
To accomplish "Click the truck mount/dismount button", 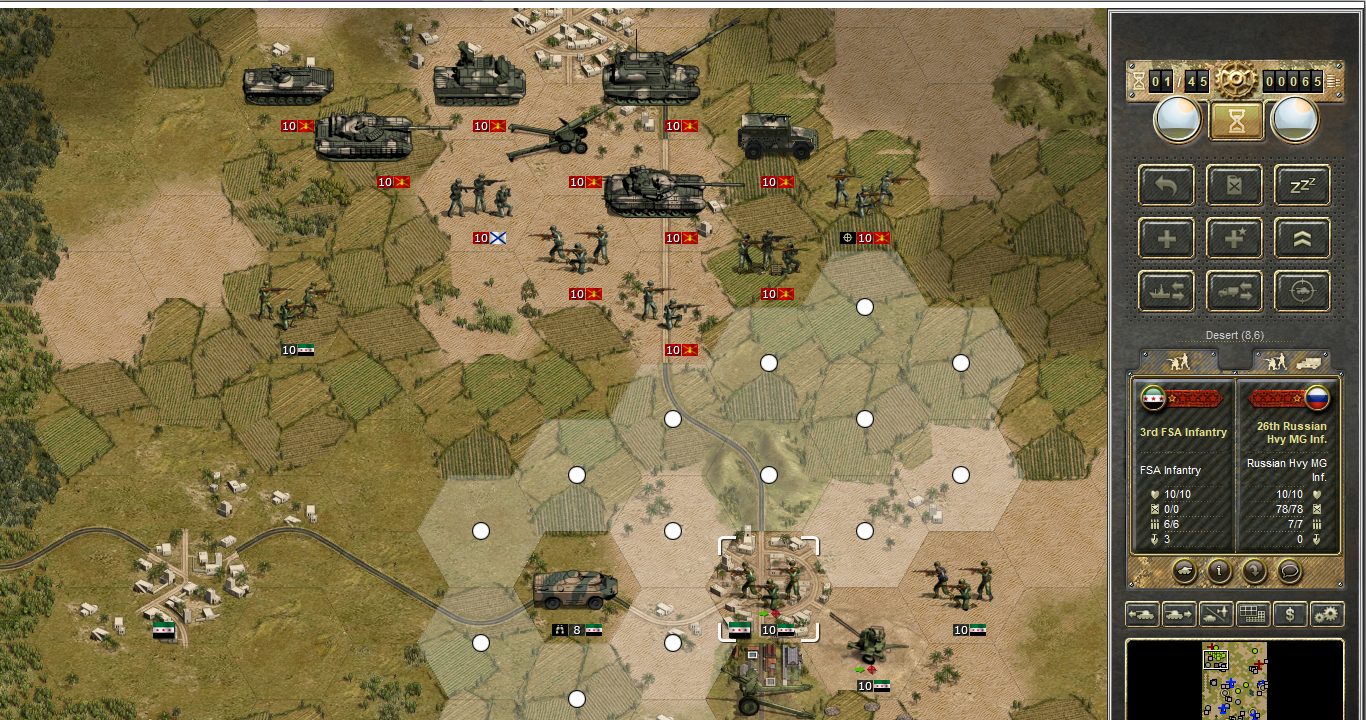I will pos(1234,291).
